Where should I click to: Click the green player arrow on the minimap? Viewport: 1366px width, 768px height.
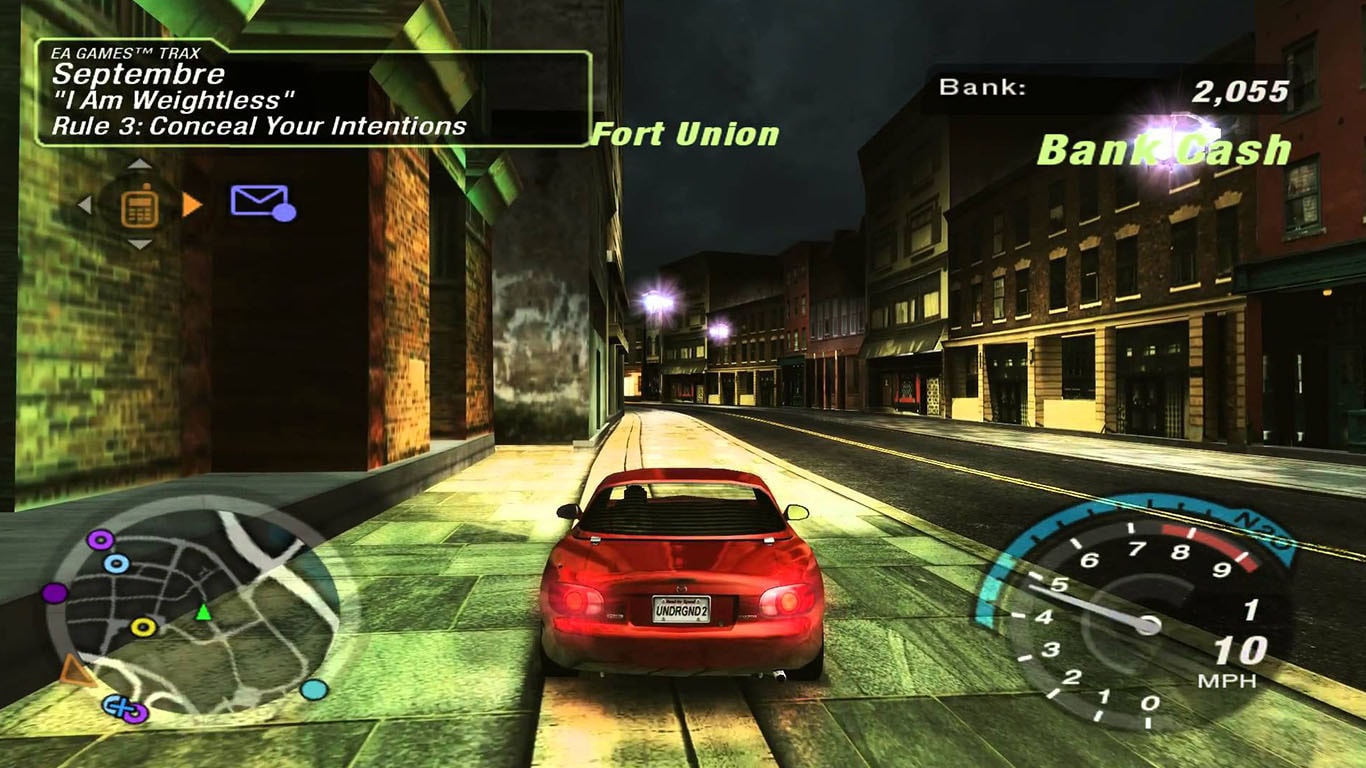(x=203, y=613)
